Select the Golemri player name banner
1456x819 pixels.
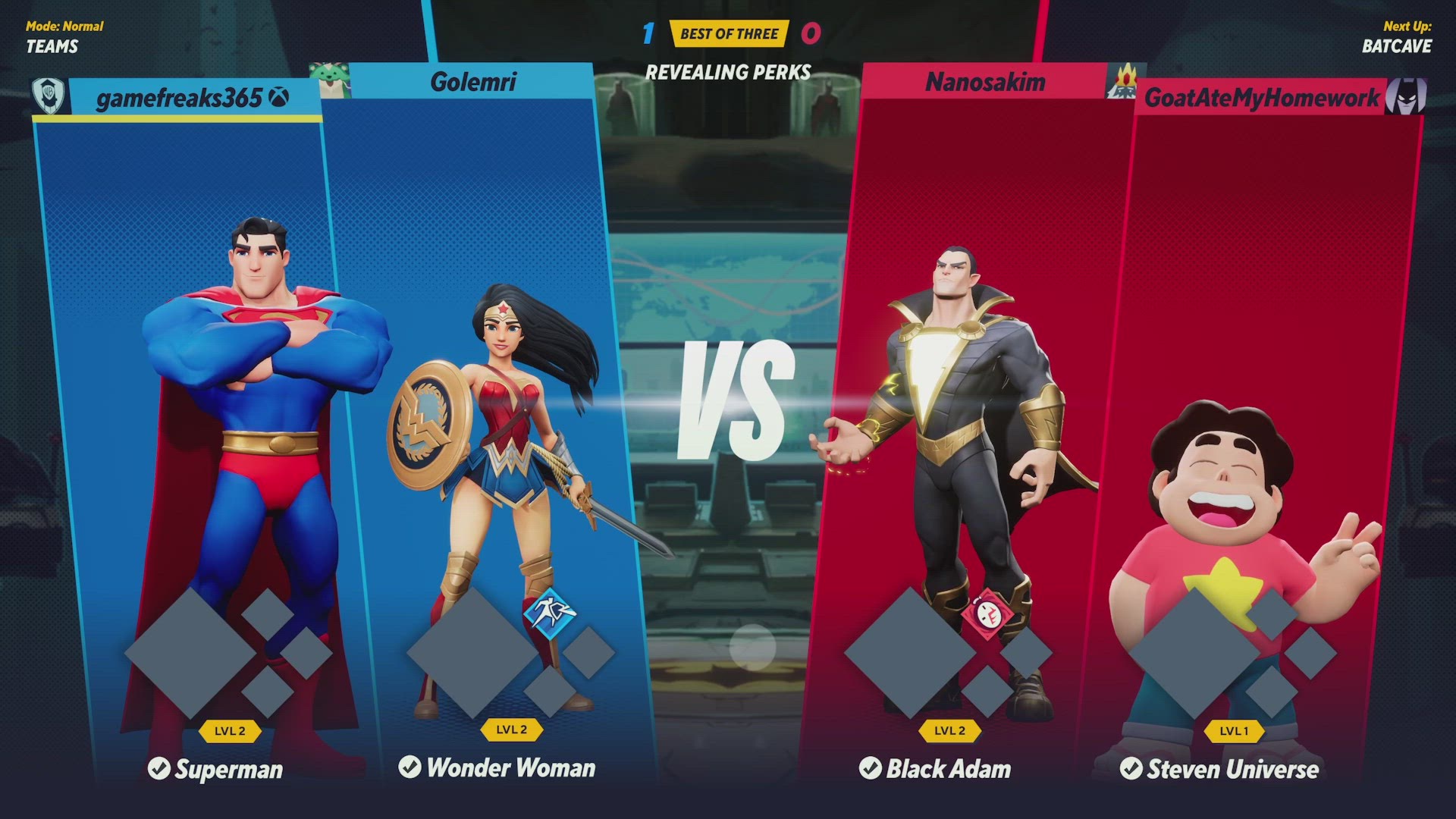[x=472, y=81]
